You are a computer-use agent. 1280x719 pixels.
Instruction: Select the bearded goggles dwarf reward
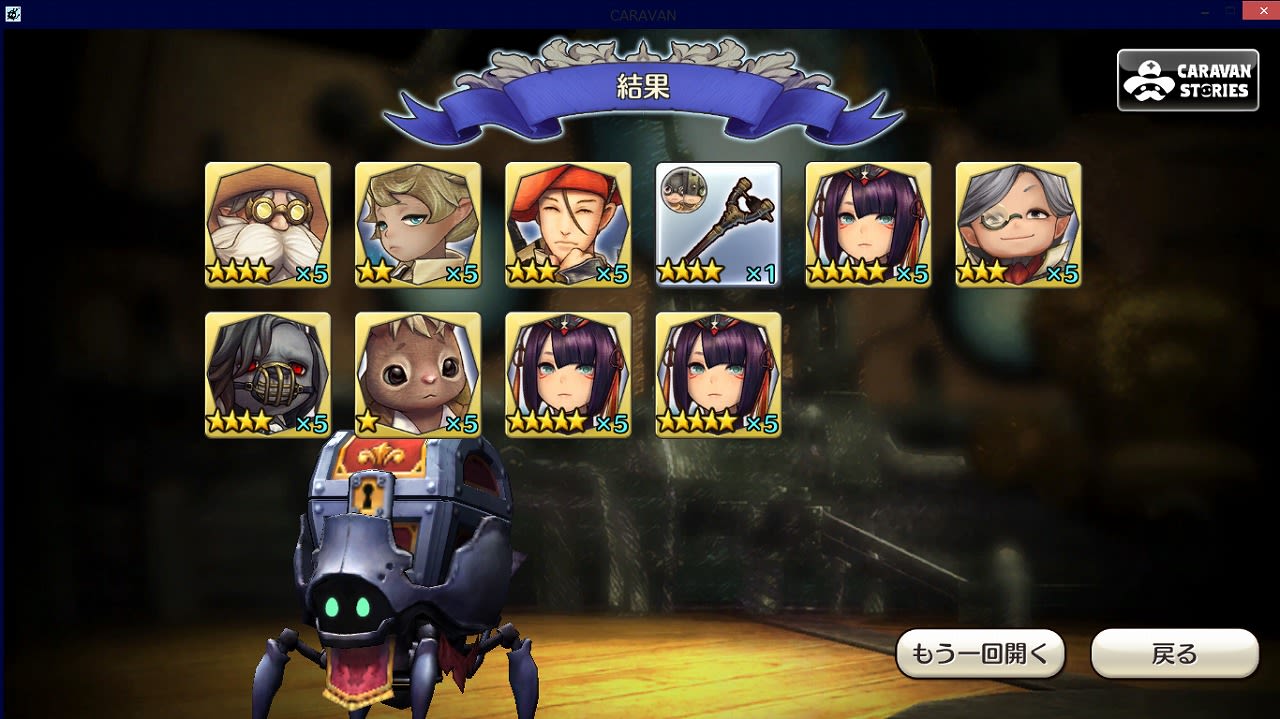tap(268, 225)
